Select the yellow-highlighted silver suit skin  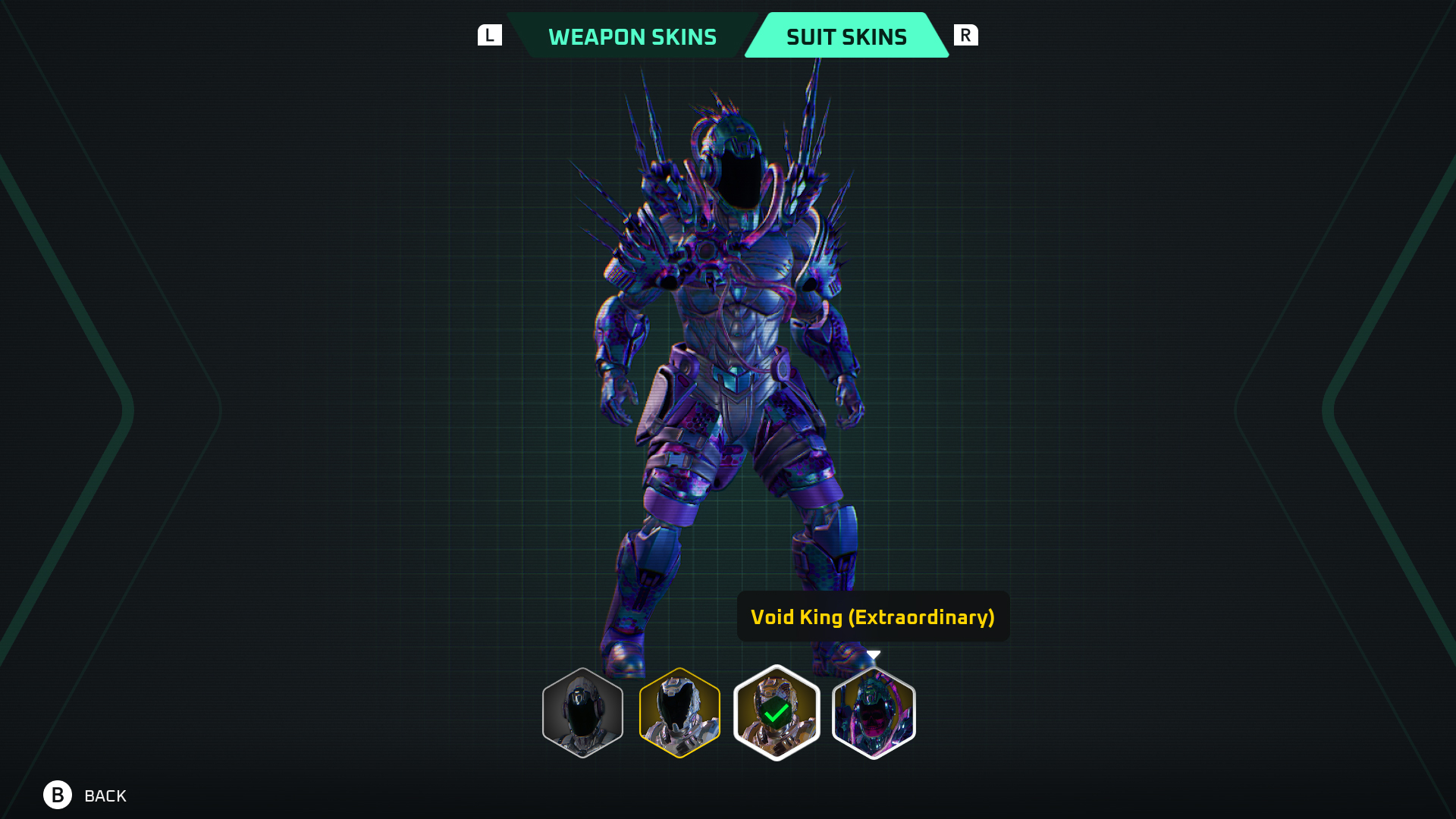[x=679, y=713]
